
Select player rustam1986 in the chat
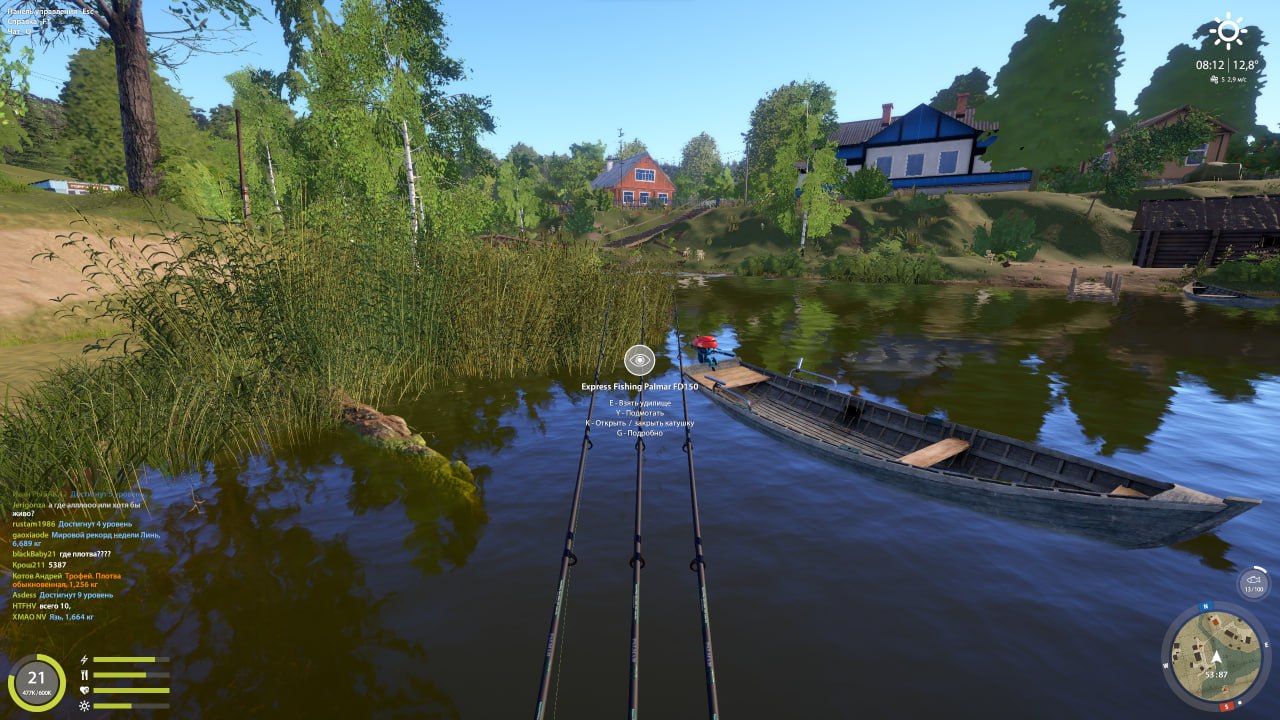point(33,524)
